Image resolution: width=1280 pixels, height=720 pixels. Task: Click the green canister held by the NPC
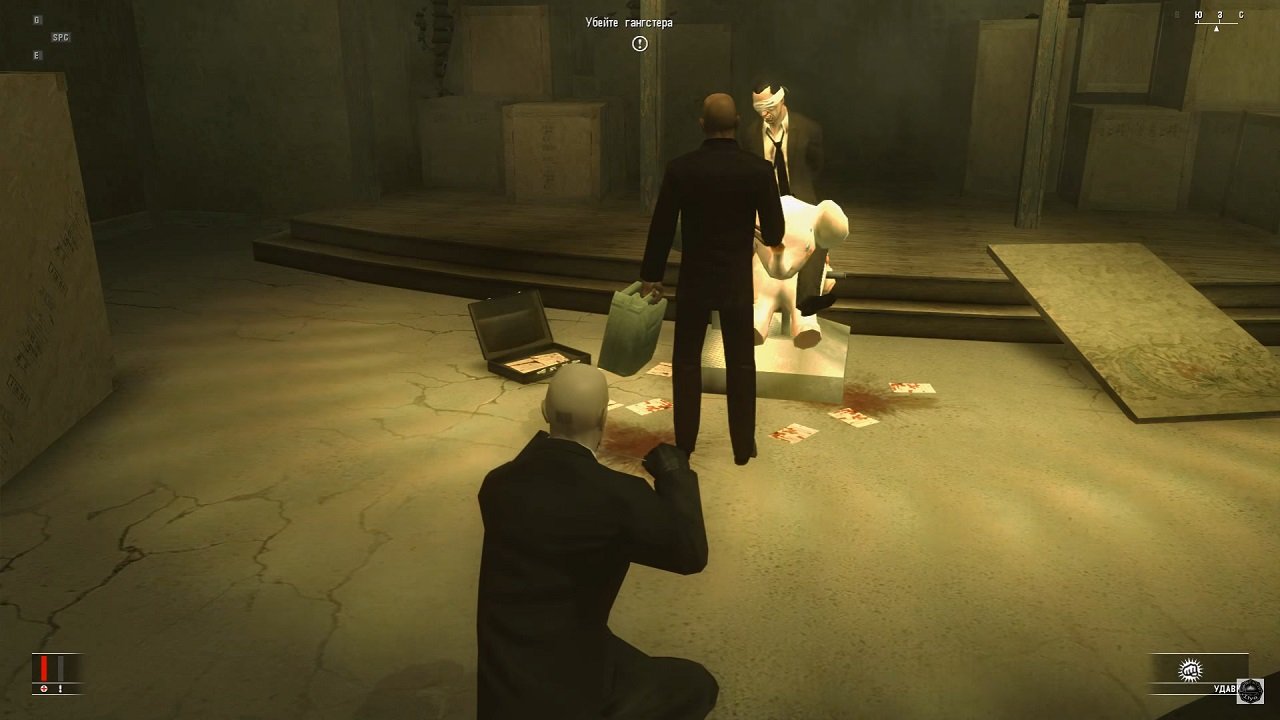tap(632, 330)
